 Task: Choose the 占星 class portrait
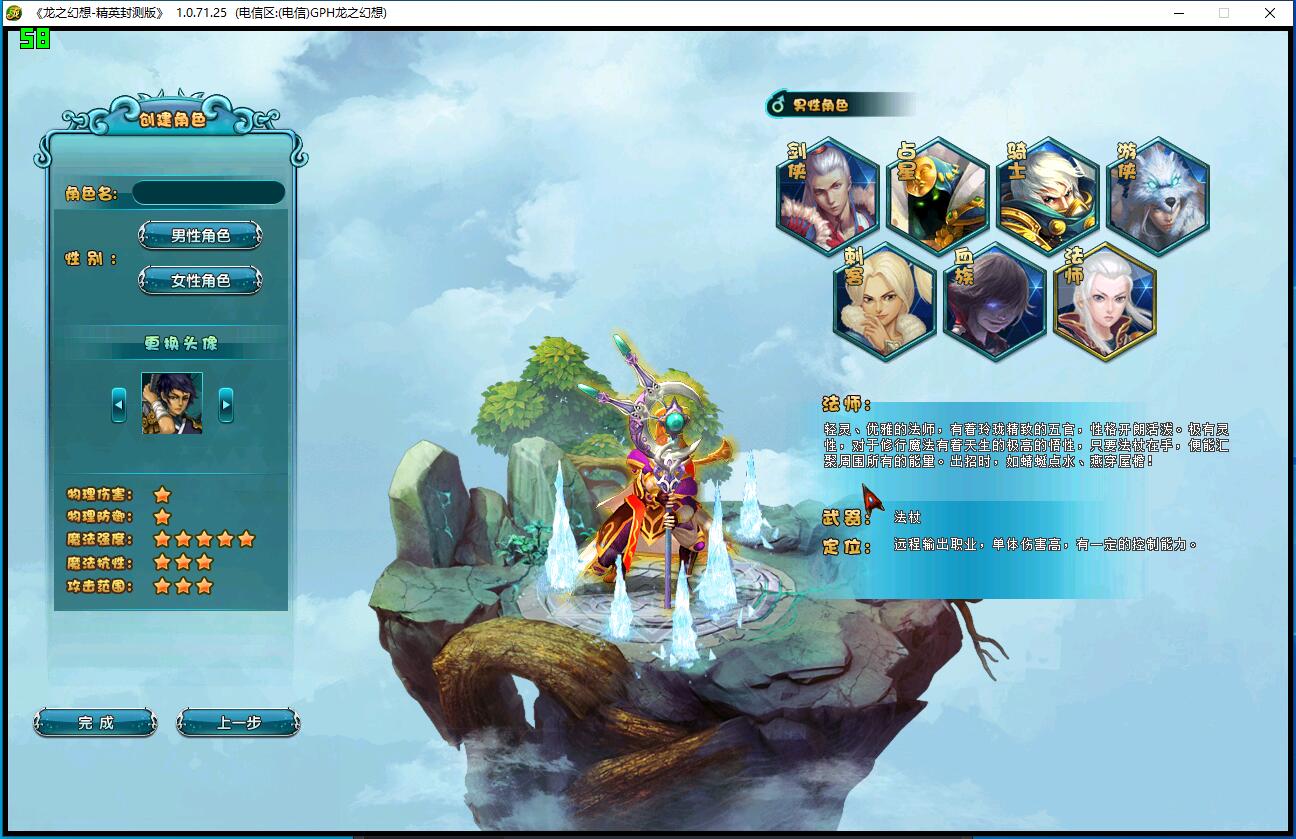click(938, 197)
